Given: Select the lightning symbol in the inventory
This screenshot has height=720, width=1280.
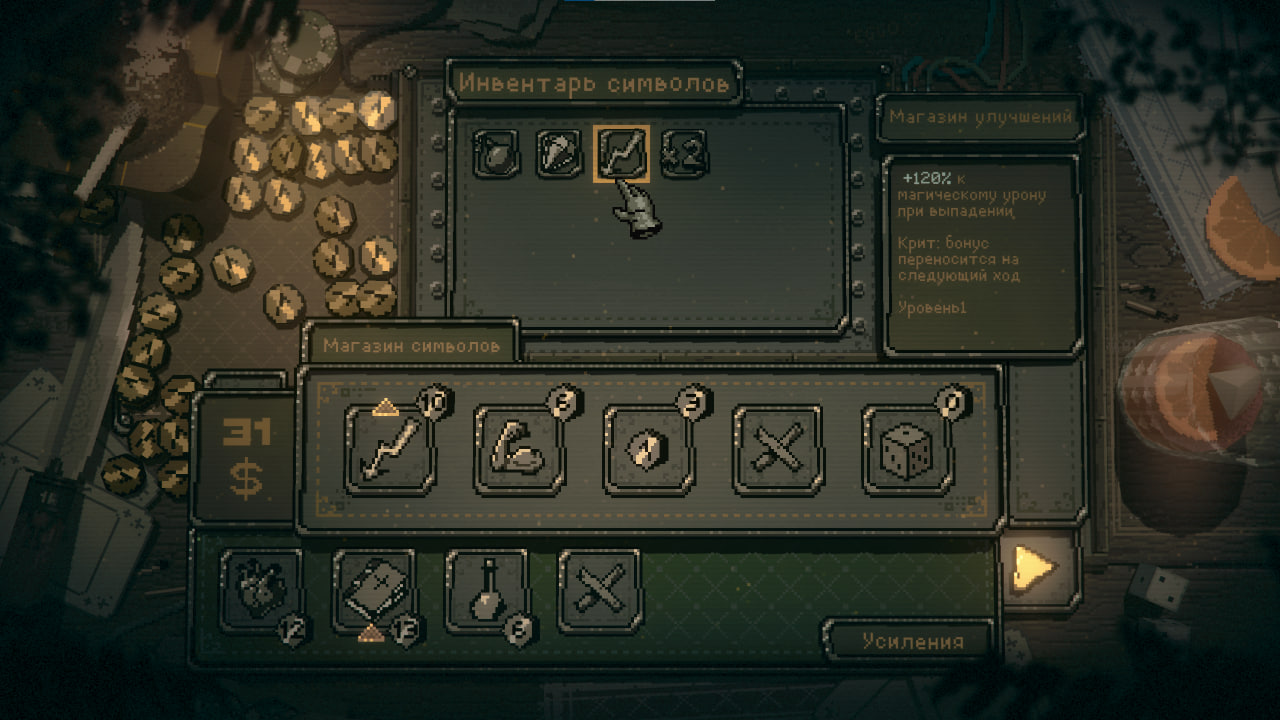Looking at the screenshot, I should tap(620, 155).
